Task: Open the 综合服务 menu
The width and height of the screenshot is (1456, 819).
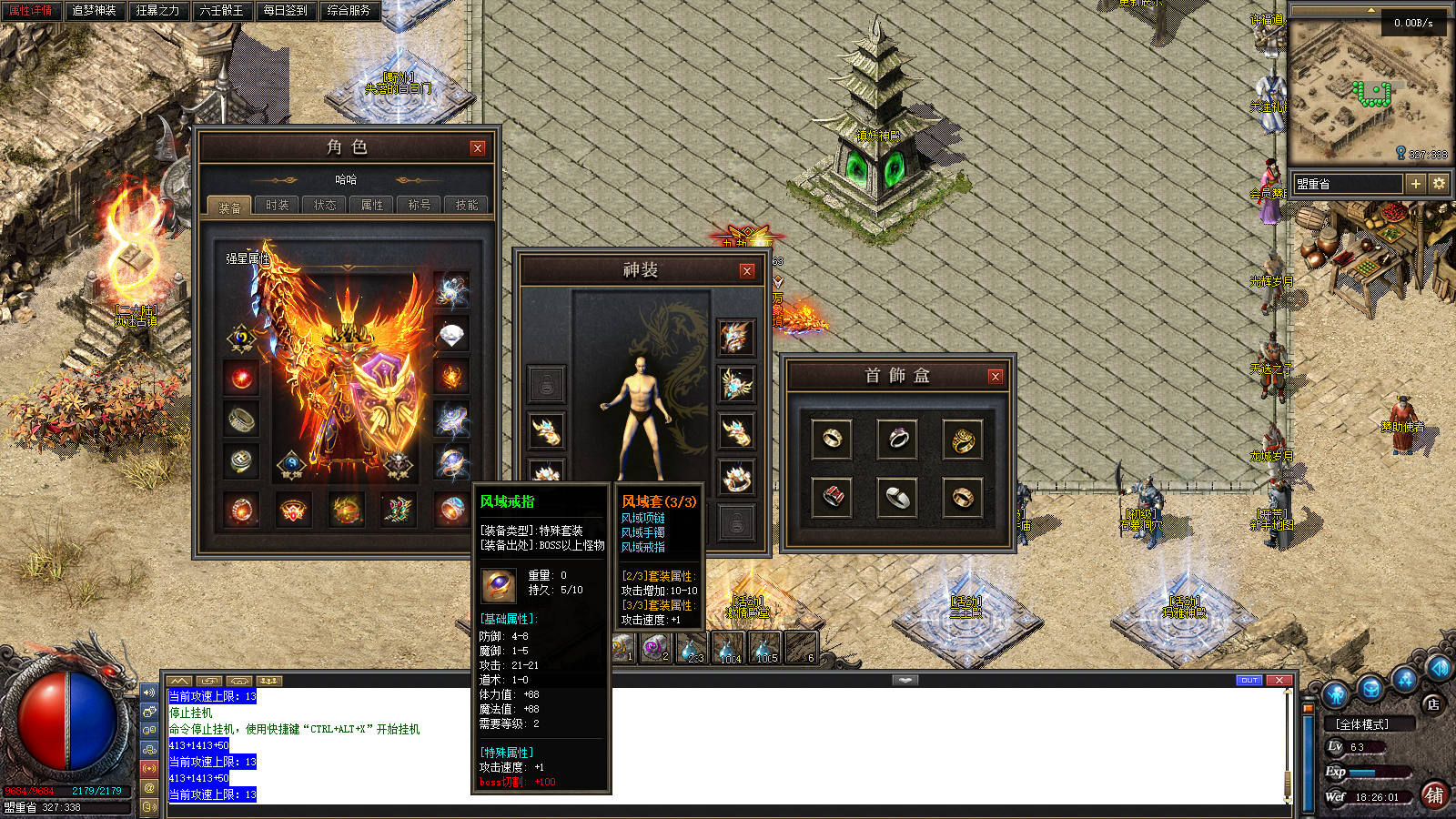Action: coord(349,11)
